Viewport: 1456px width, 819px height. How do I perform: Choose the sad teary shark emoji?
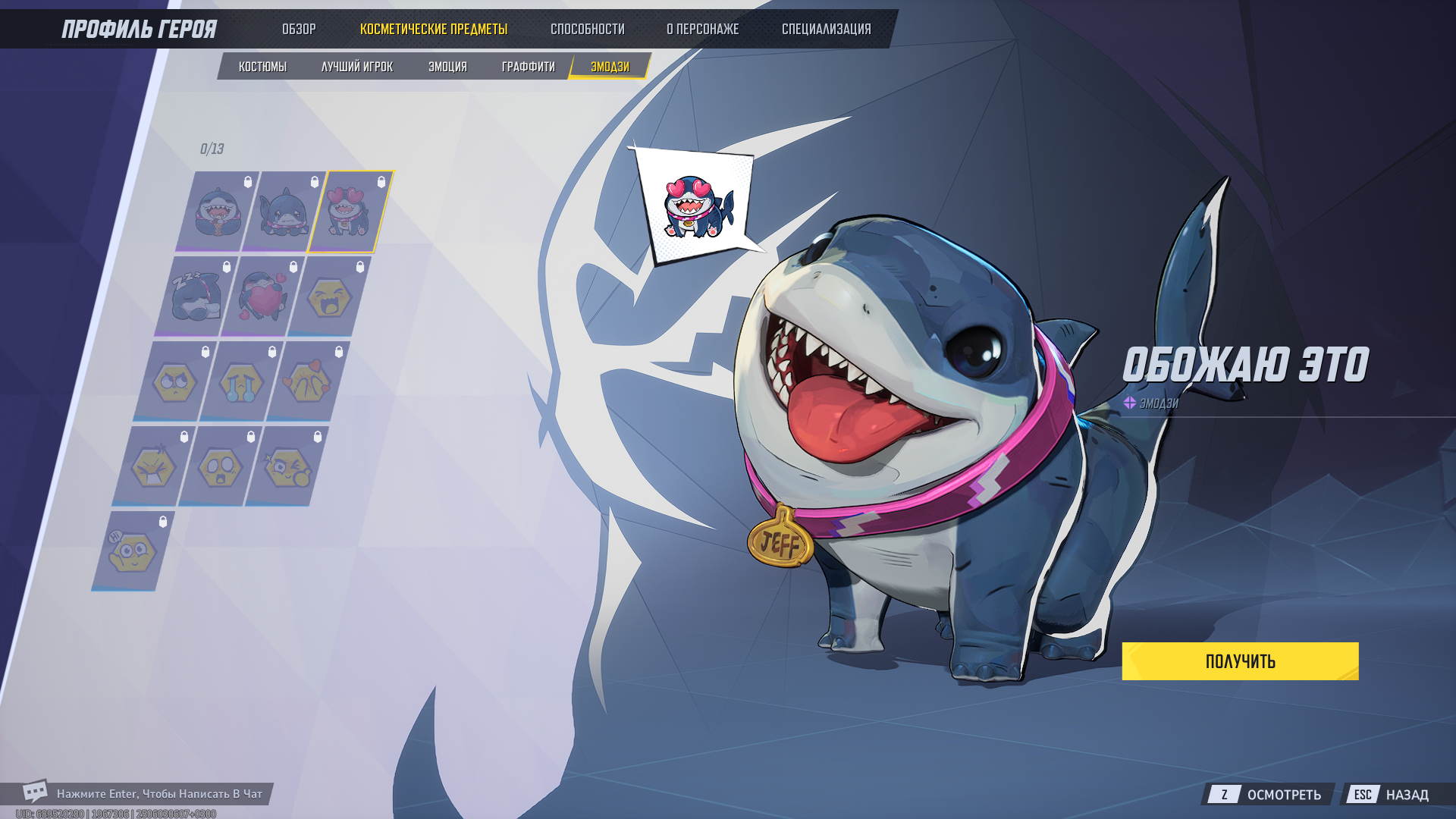tap(284, 212)
